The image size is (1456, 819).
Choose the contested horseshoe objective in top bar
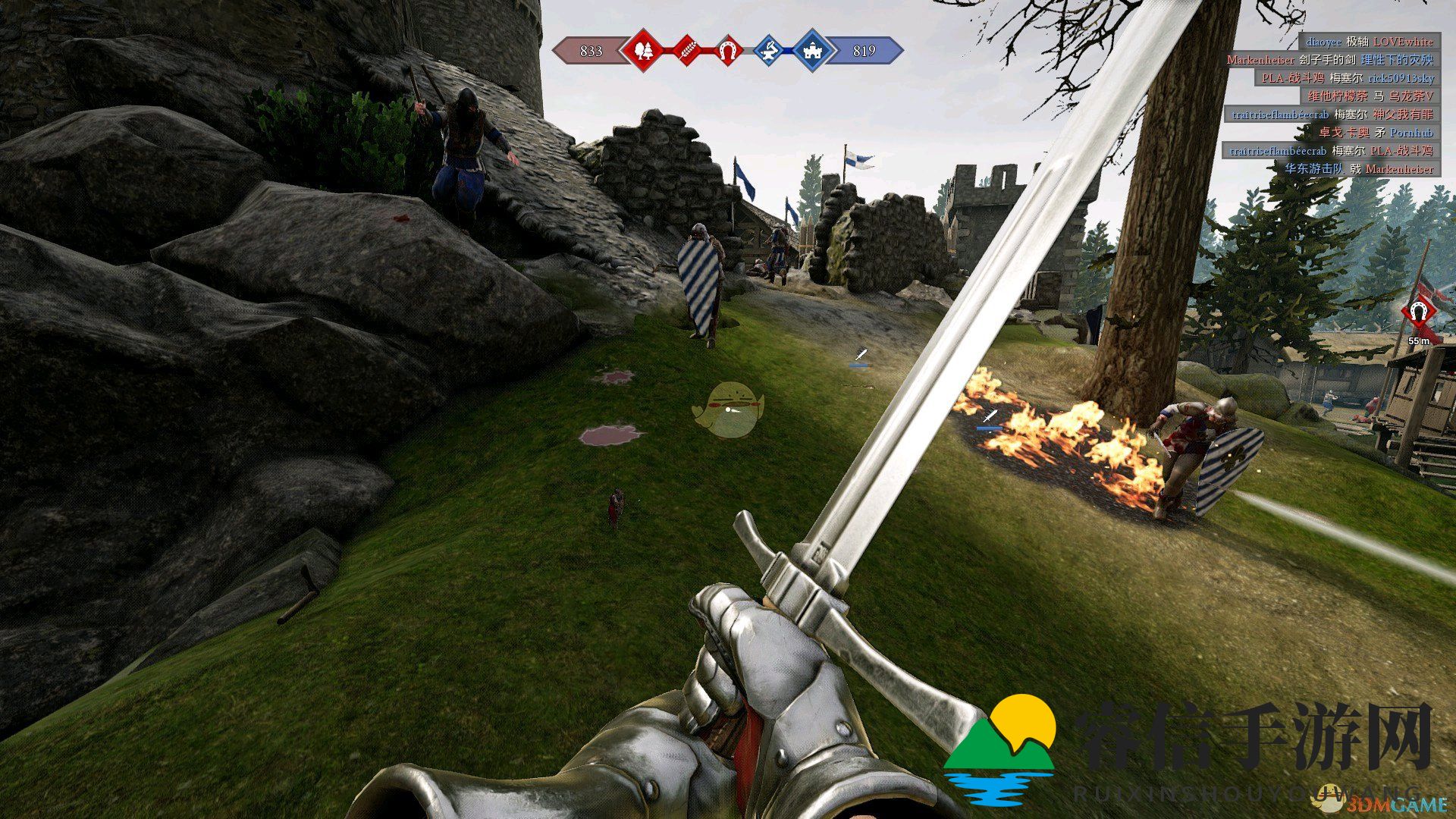pyautogui.click(x=728, y=51)
